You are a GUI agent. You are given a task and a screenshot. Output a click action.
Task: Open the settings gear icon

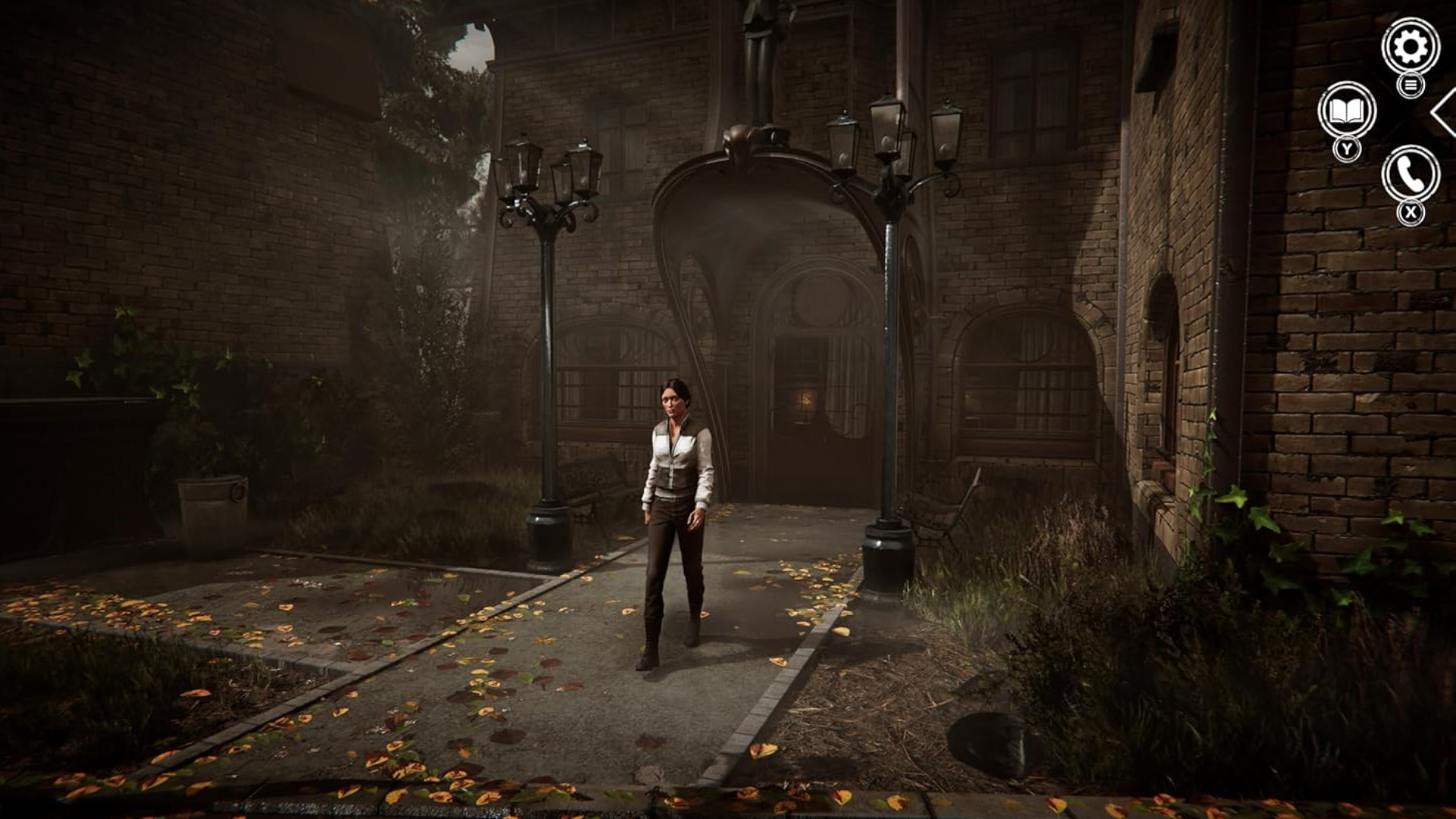[x=1410, y=46]
